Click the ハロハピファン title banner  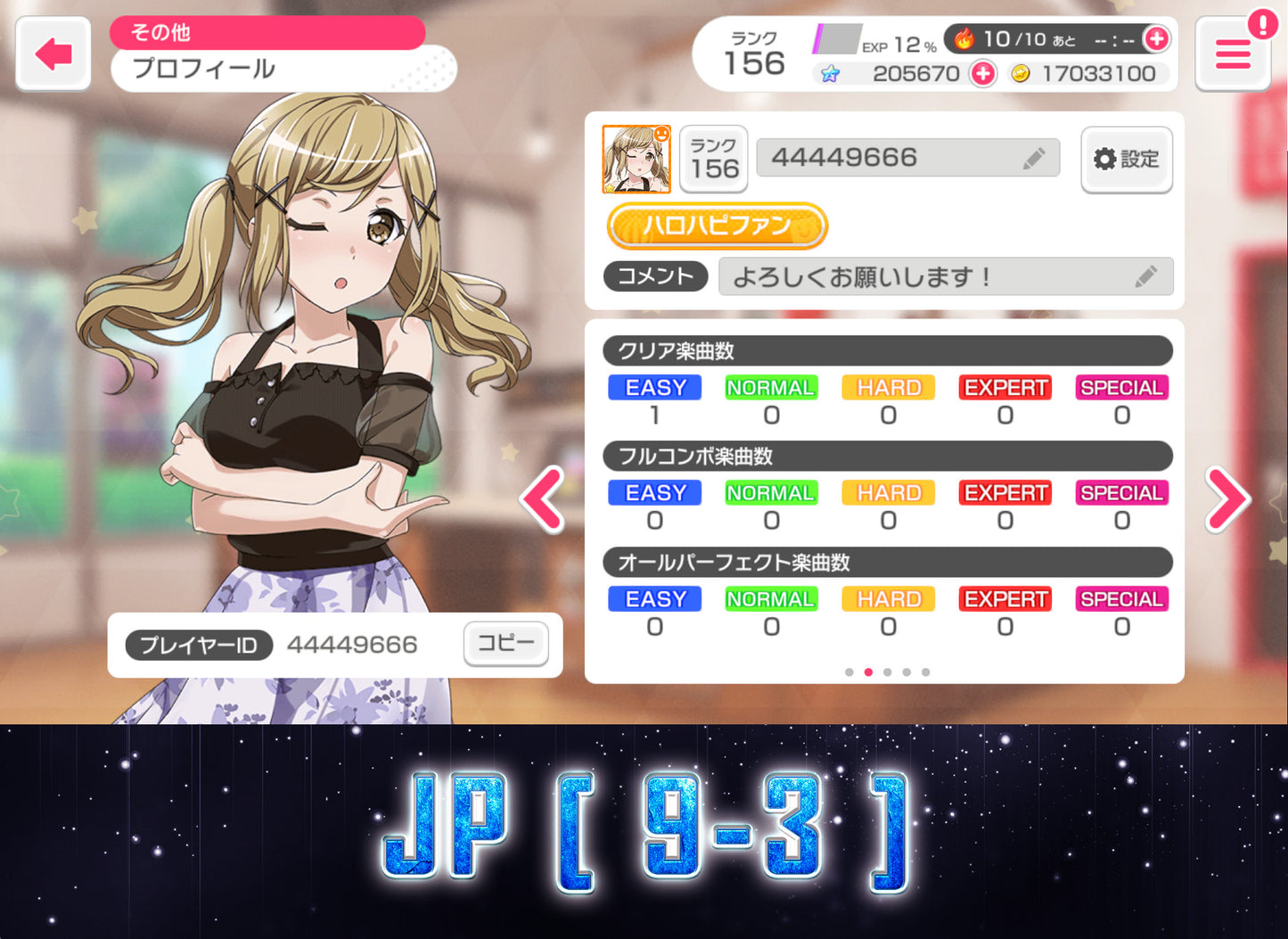pyautogui.click(x=716, y=227)
